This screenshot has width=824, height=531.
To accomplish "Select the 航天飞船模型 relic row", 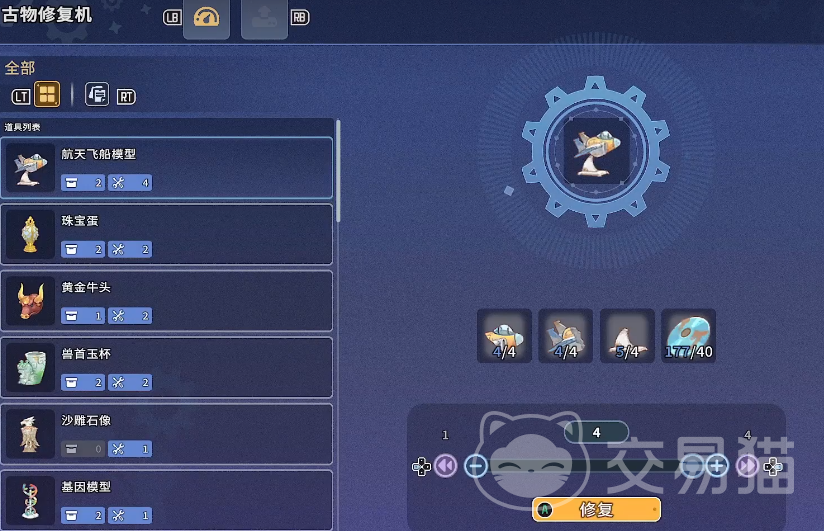I will click(x=166, y=167).
